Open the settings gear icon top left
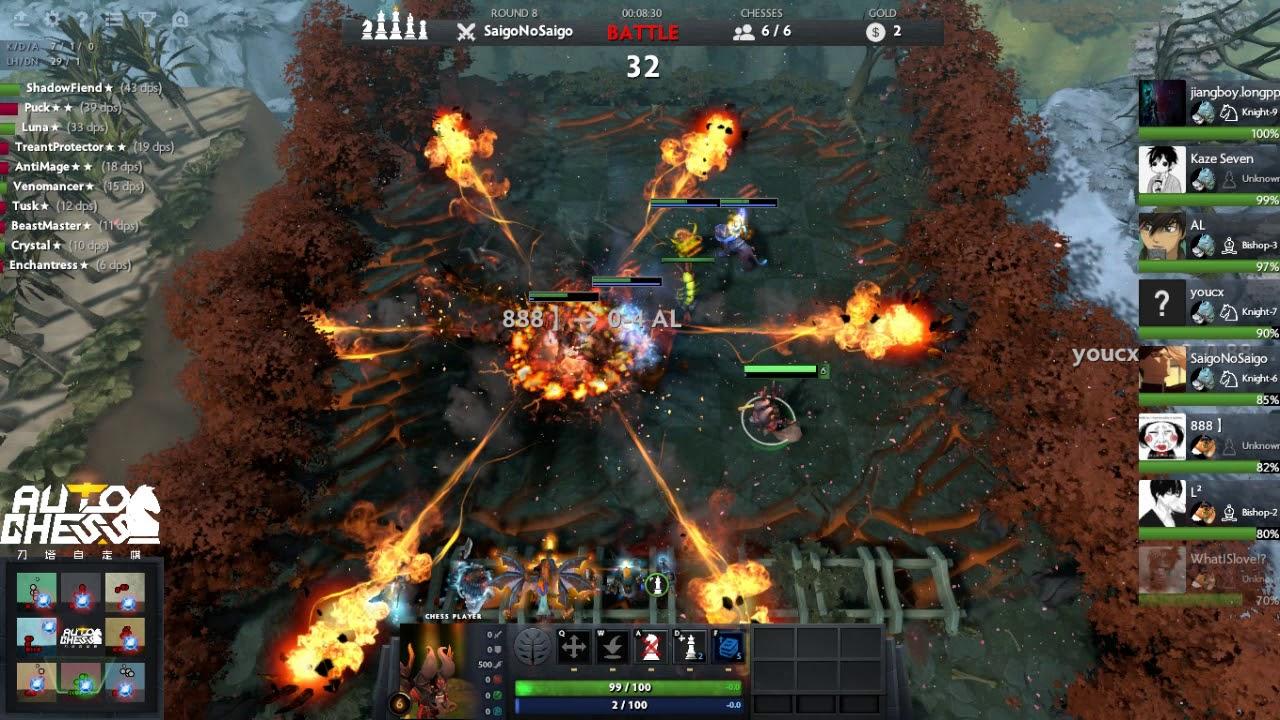 pos(53,18)
